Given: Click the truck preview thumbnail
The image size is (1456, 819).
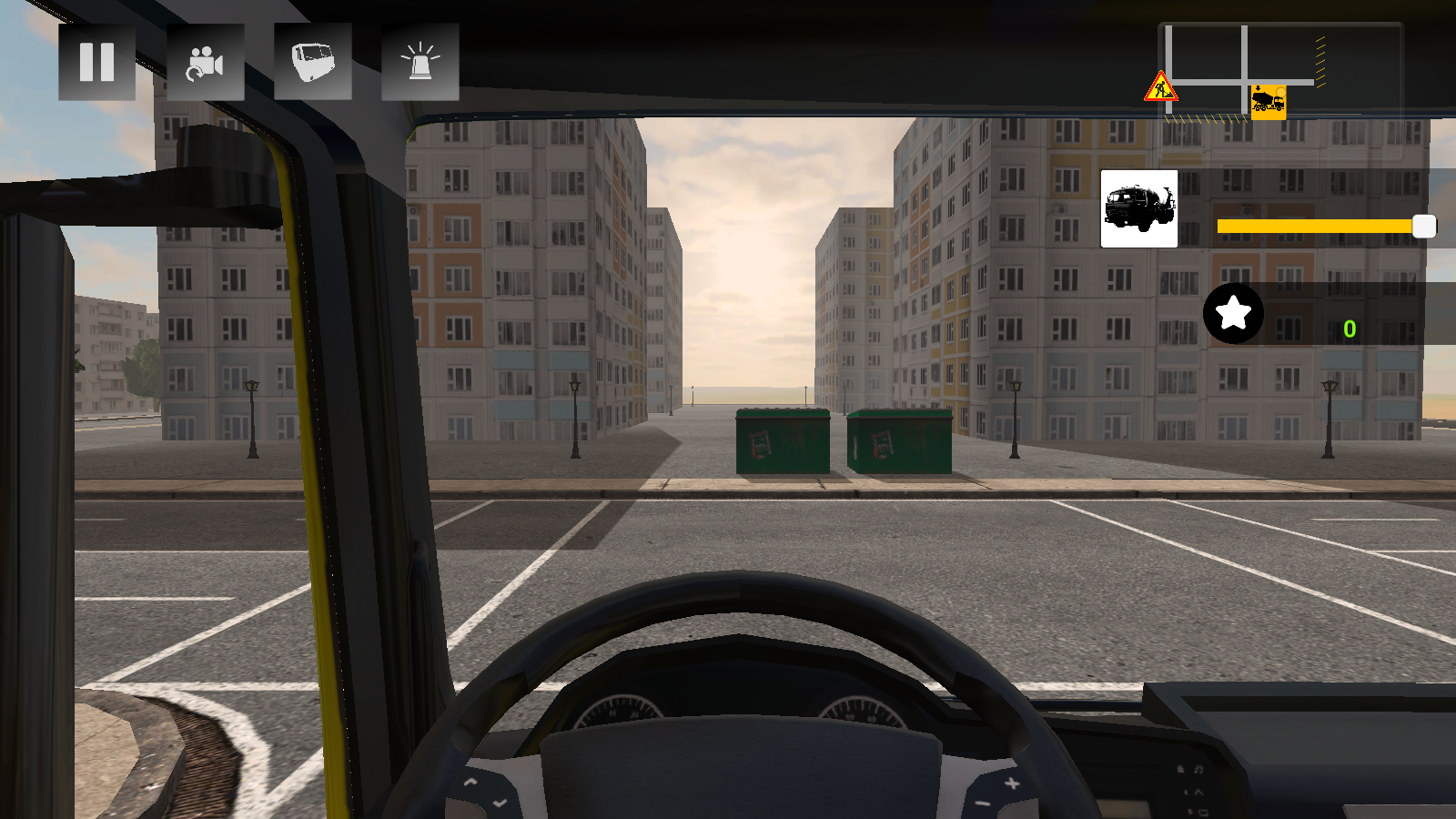Looking at the screenshot, I should [x=1137, y=208].
